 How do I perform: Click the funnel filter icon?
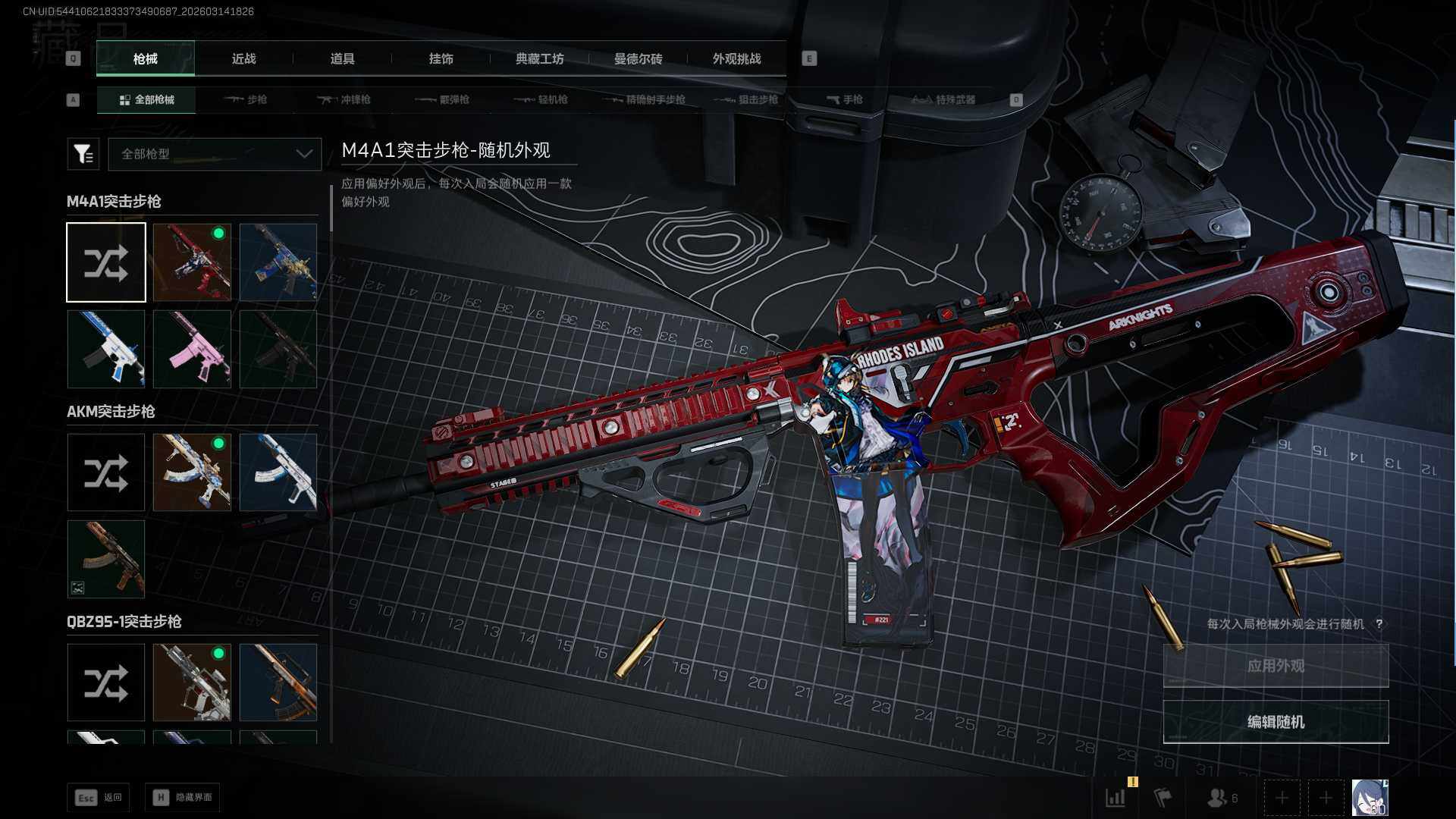[83, 154]
